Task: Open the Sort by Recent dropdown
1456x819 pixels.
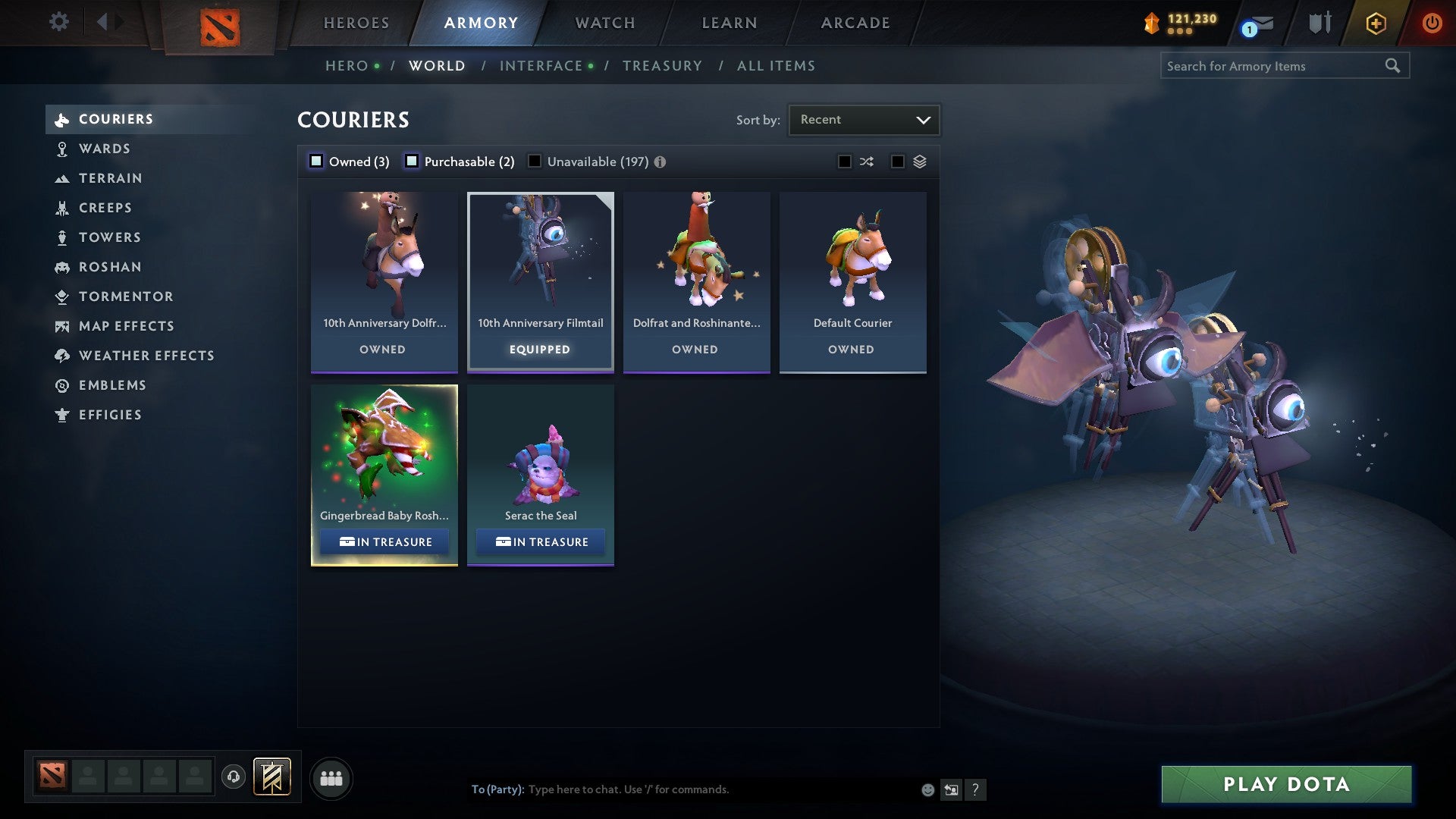Action: (x=863, y=119)
